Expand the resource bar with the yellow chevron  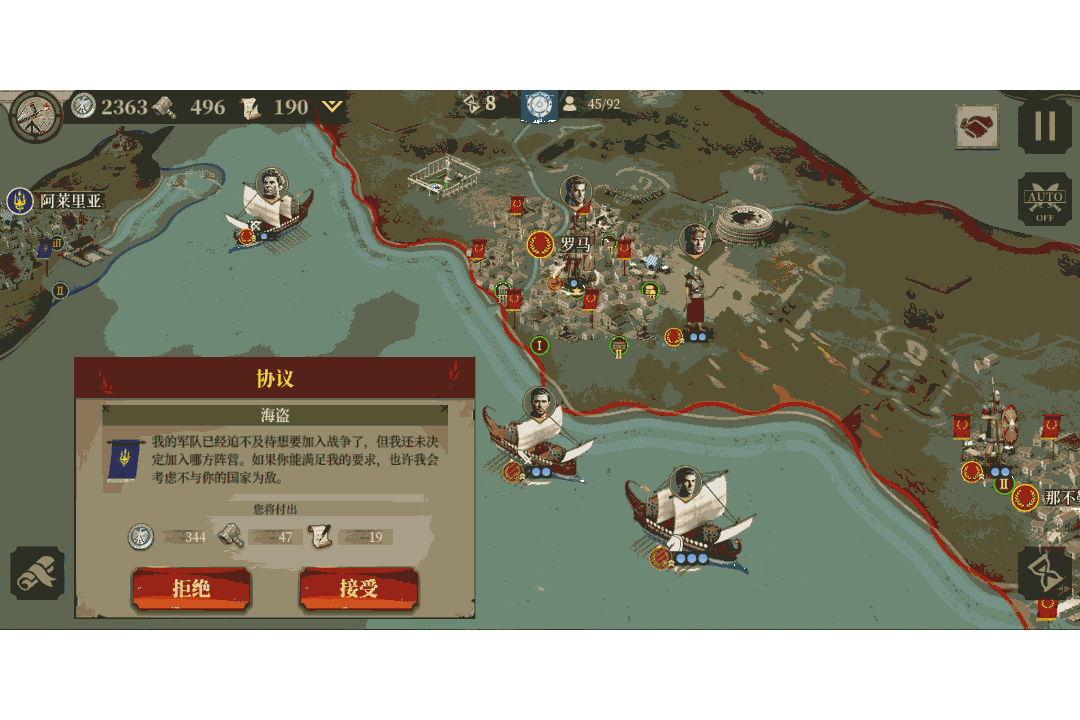point(332,106)
